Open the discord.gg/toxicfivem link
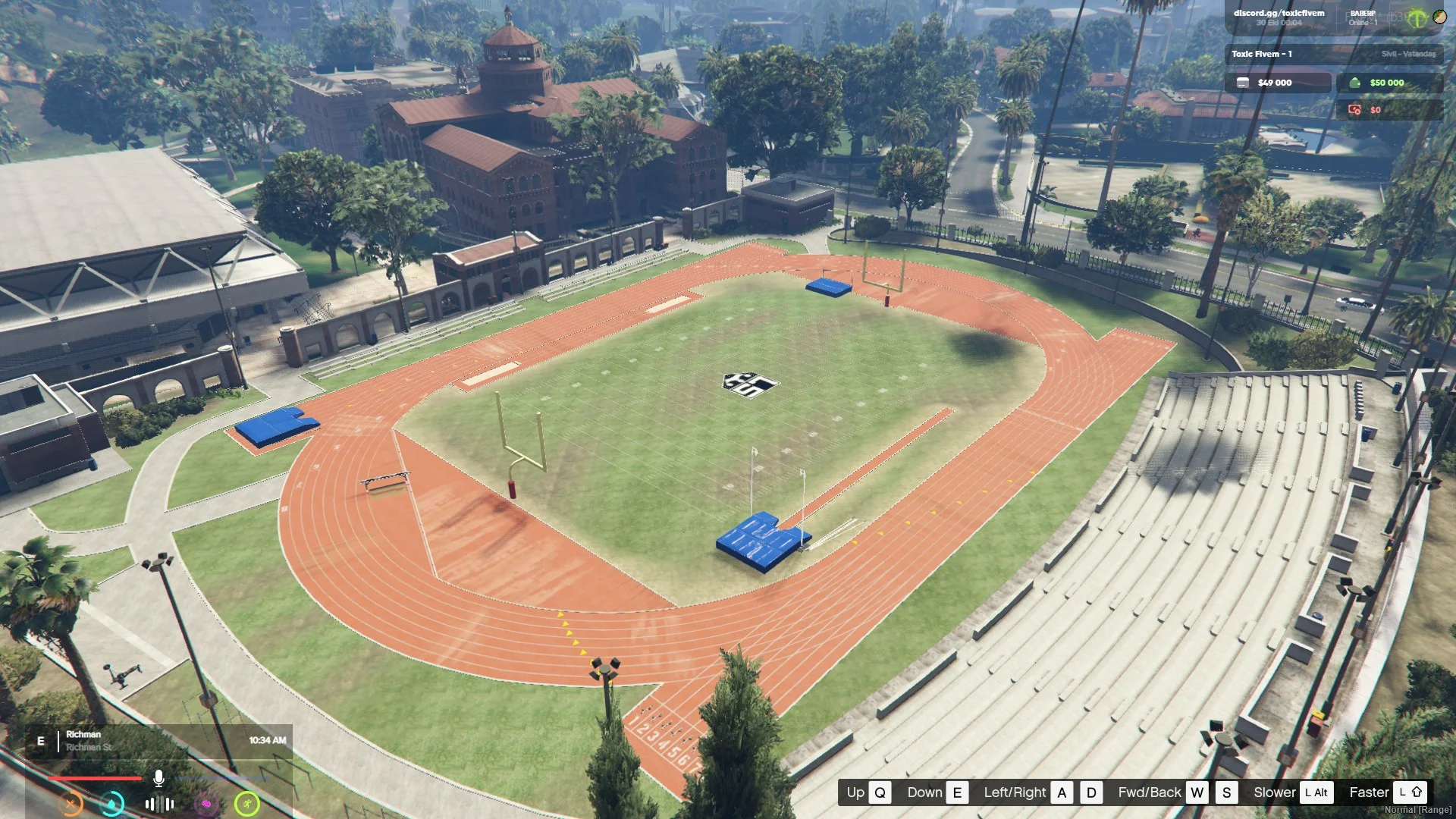This screenshot has height=819, width=1456. (x=1279, y=13)
